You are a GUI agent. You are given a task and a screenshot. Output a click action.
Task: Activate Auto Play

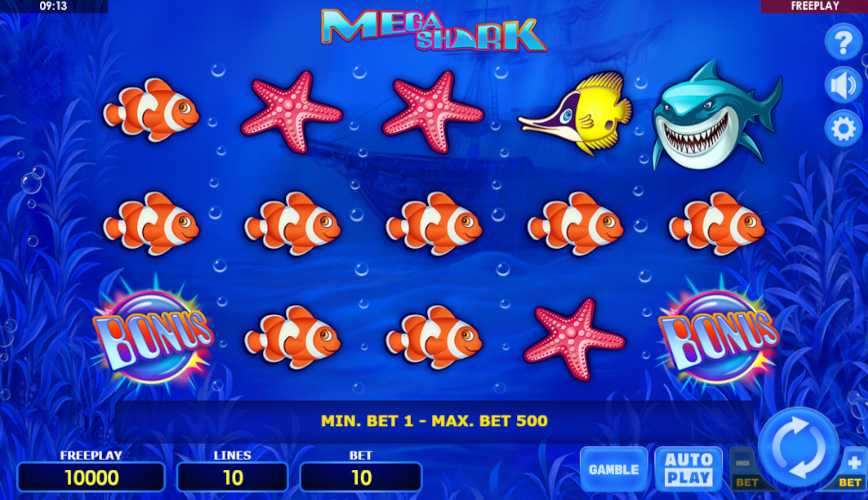(x=688, y=469)
